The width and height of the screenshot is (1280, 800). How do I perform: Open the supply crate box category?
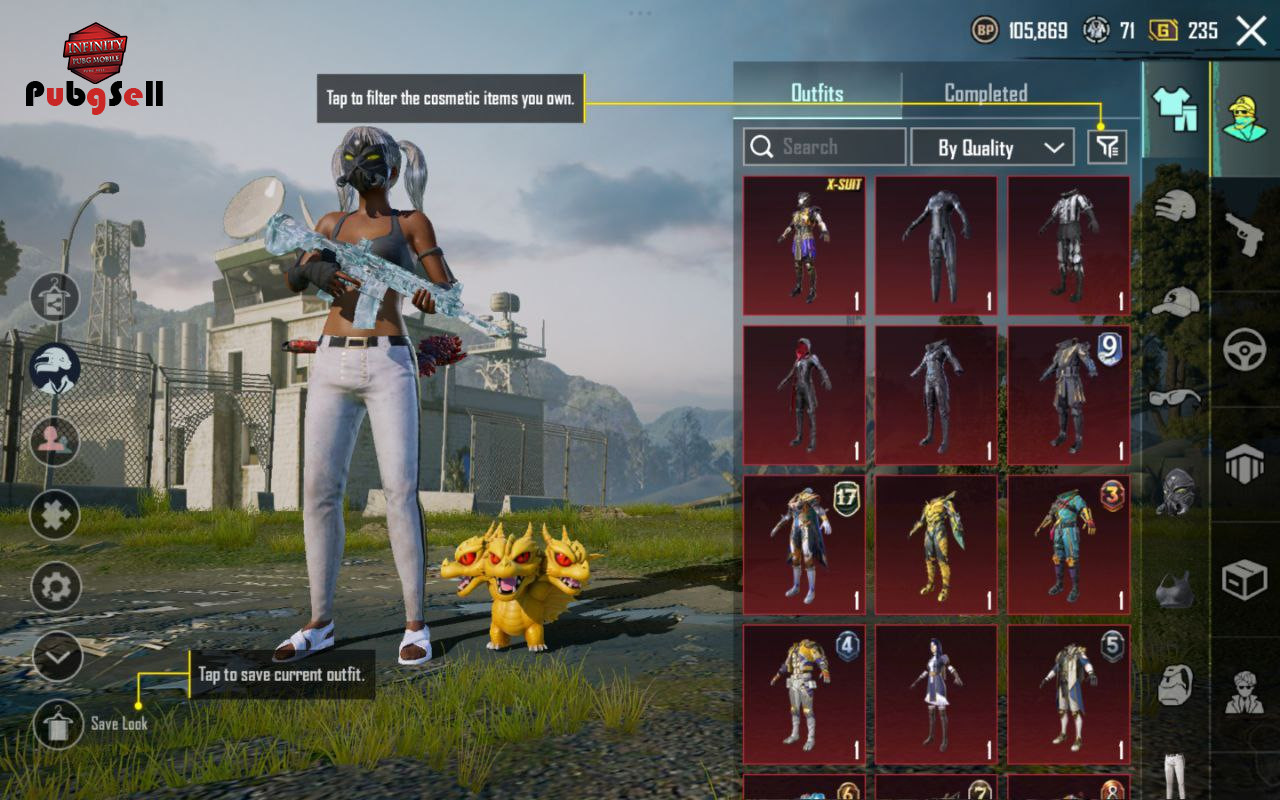[x=1245, y=579]
